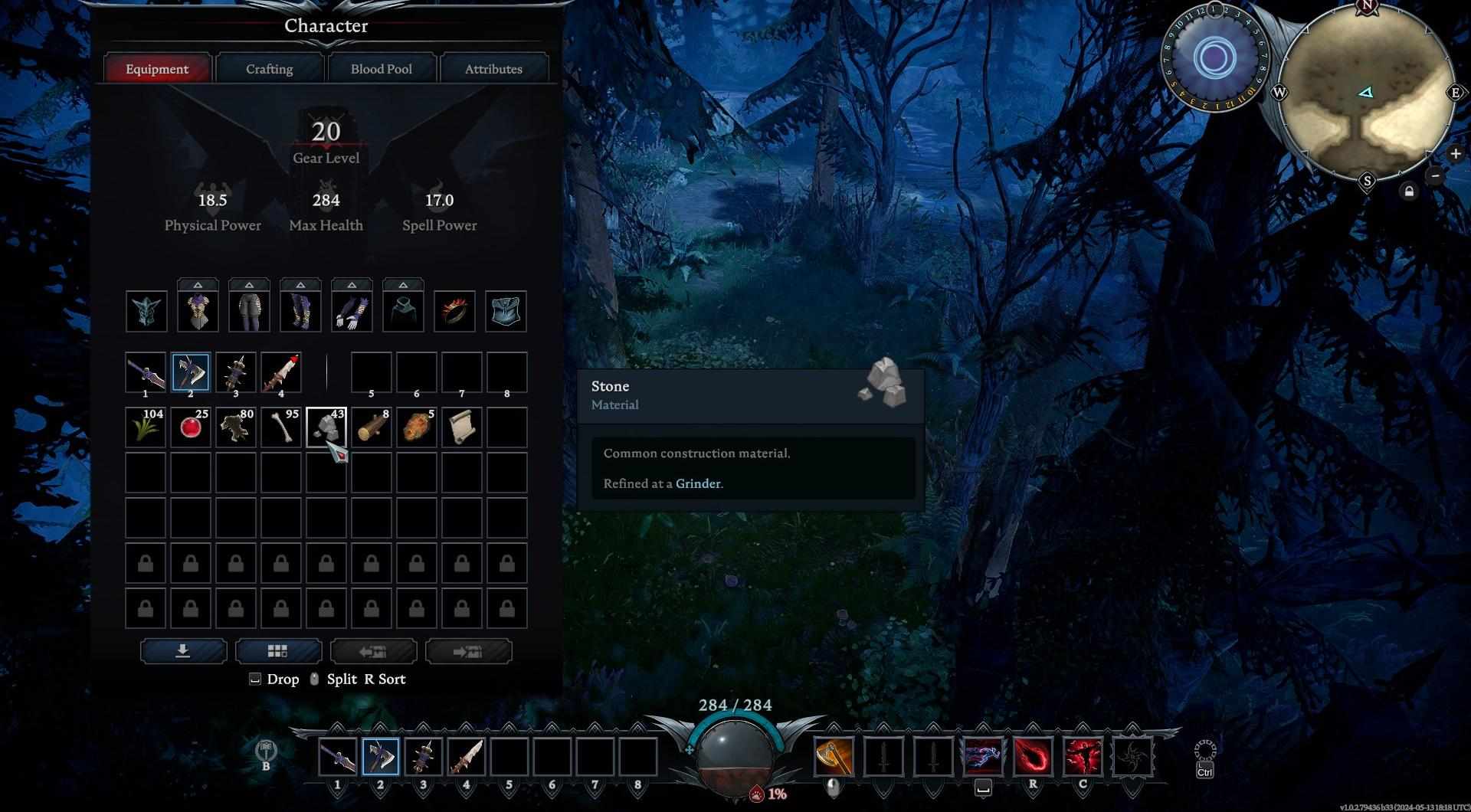Viewport: 1471px width, 812px height.
Task: Toggle the minimap lock icon
Action: coord(1409,192)
